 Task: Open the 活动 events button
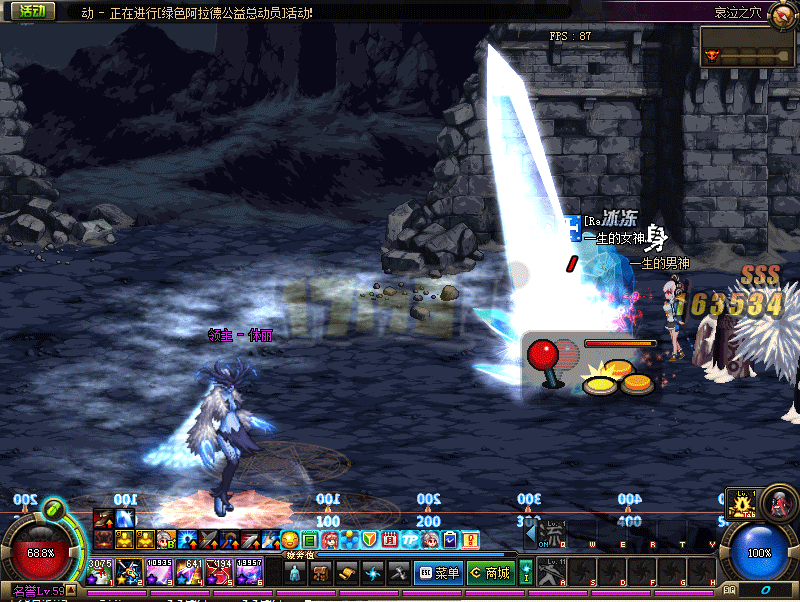[30, 11]
